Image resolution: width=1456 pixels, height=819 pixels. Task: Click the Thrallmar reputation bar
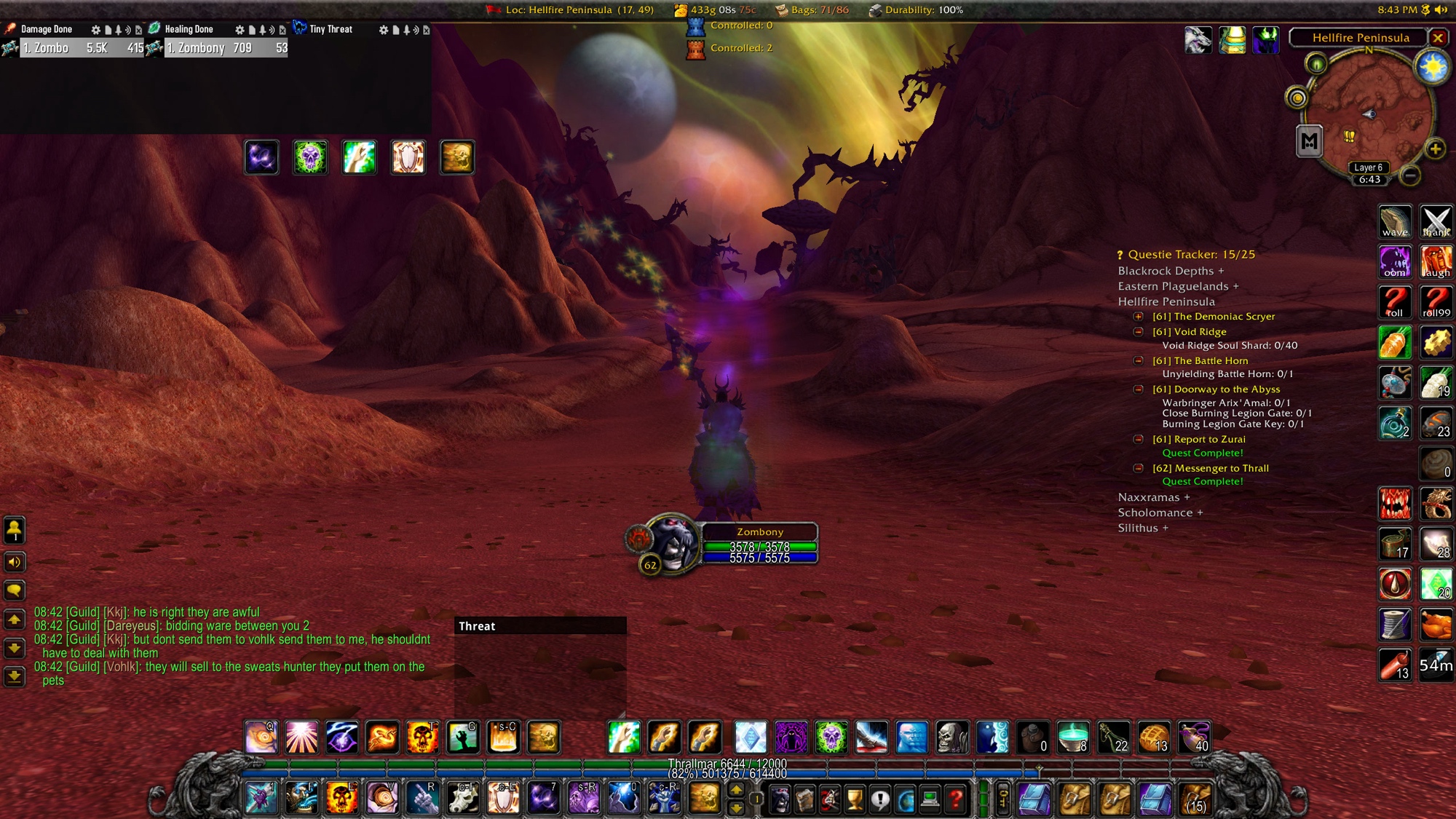pyautogui.click(x=727, y=764)
